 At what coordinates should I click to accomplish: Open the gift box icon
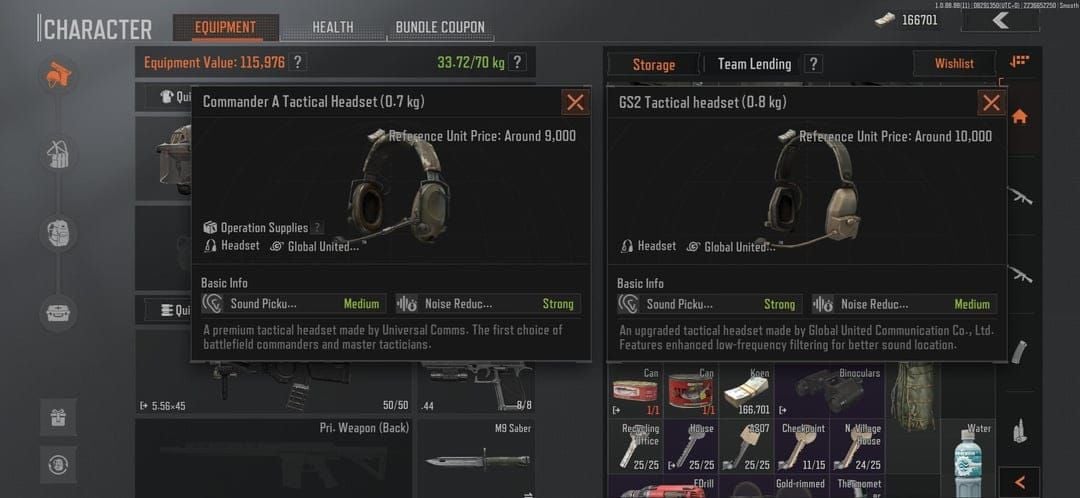pos(58,417)
